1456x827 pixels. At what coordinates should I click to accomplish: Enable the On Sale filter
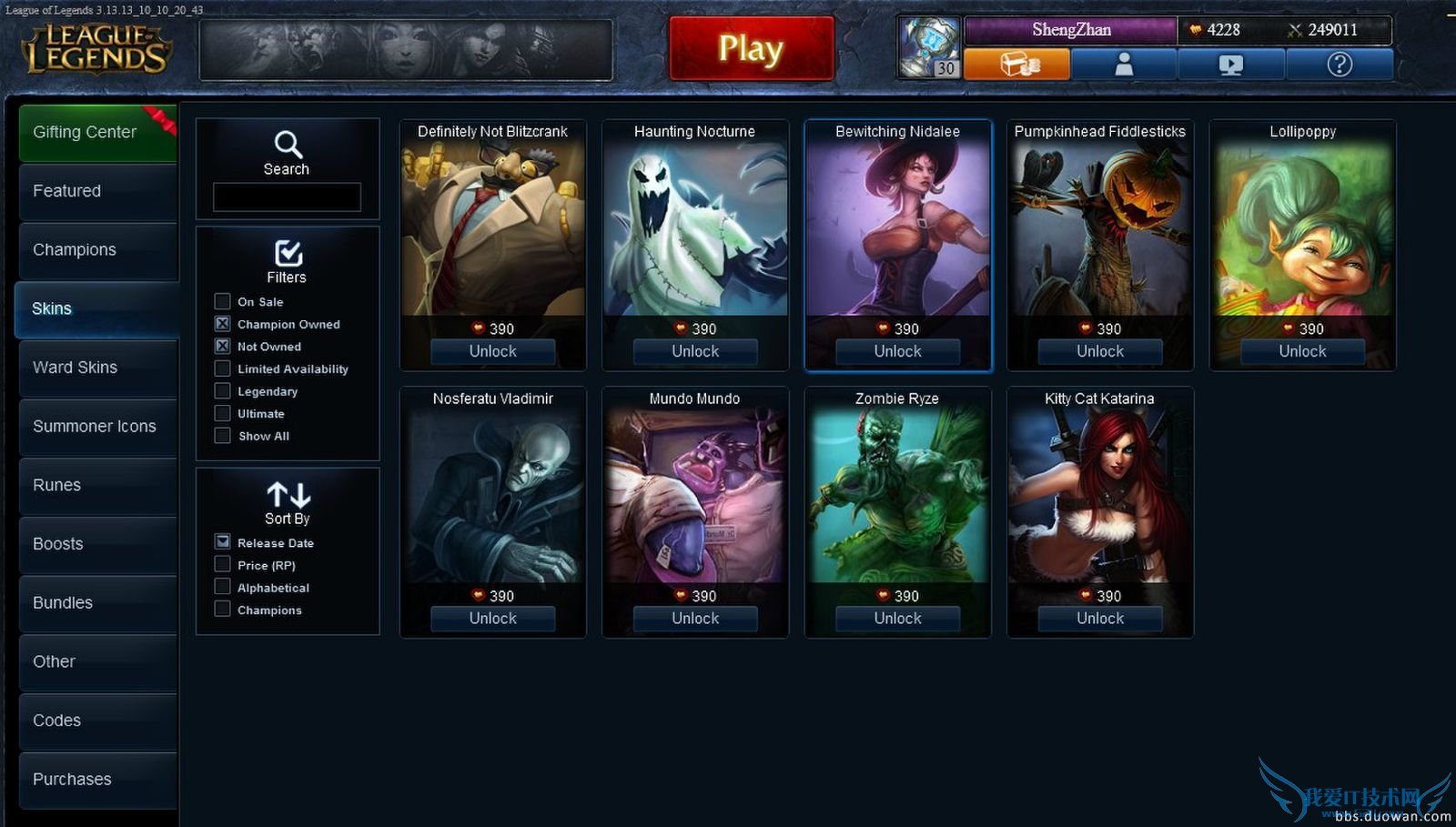tap(222, 301)
